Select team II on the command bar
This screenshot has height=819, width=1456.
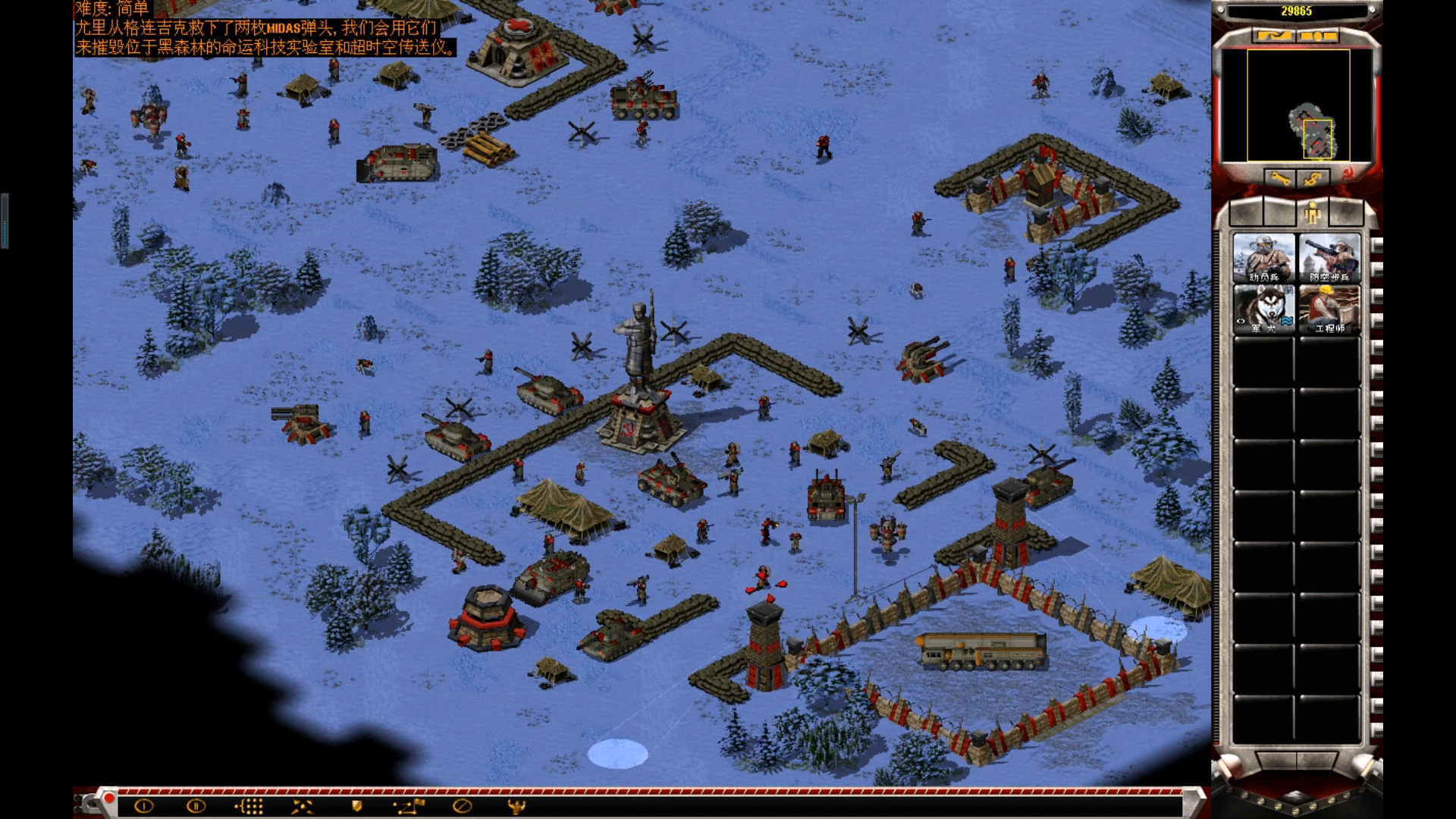coord(196,806)
